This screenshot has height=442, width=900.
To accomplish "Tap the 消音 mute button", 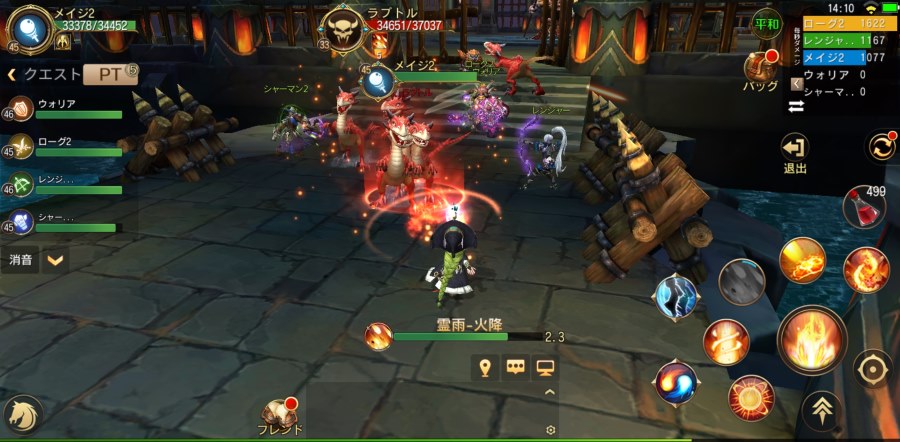I will click(20, 260).
